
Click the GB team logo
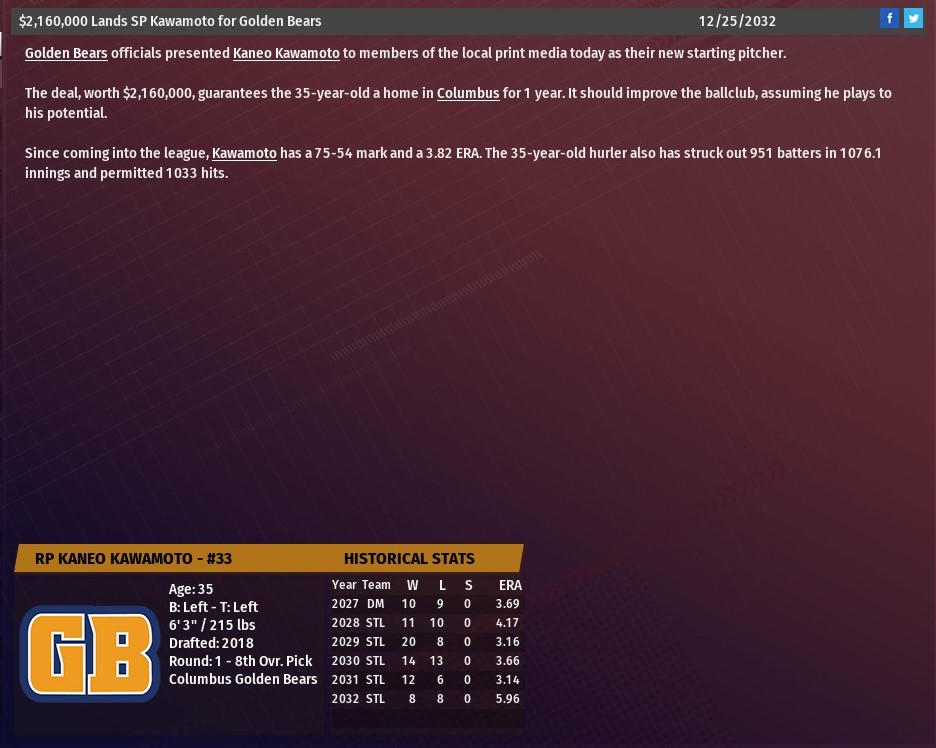point(90,655)
